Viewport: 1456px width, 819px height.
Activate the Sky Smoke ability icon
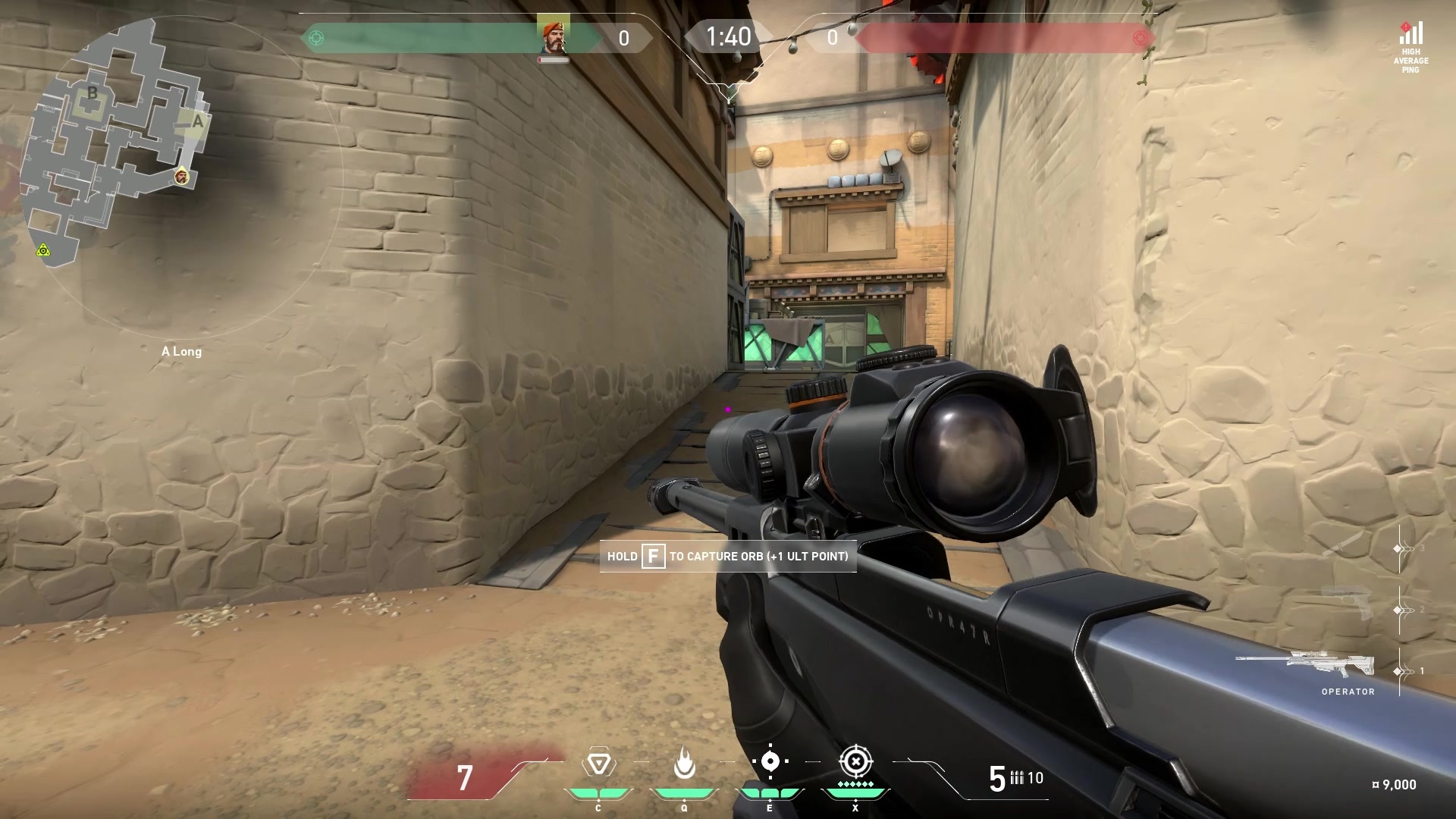coord(770,761)
